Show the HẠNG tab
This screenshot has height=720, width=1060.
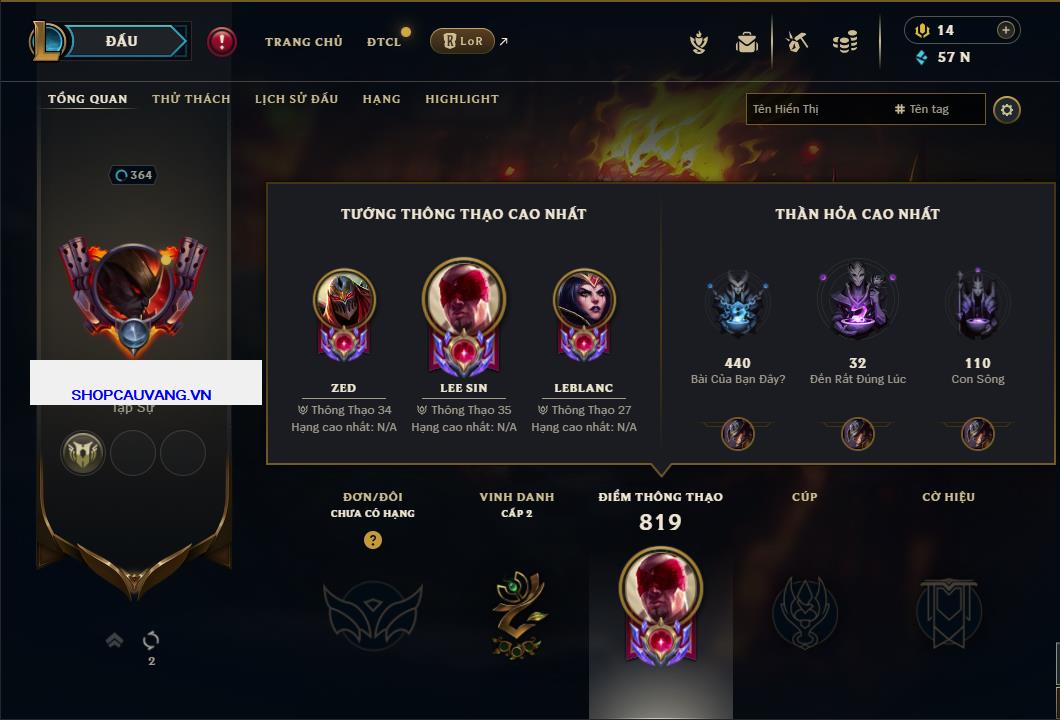point(381,99)
